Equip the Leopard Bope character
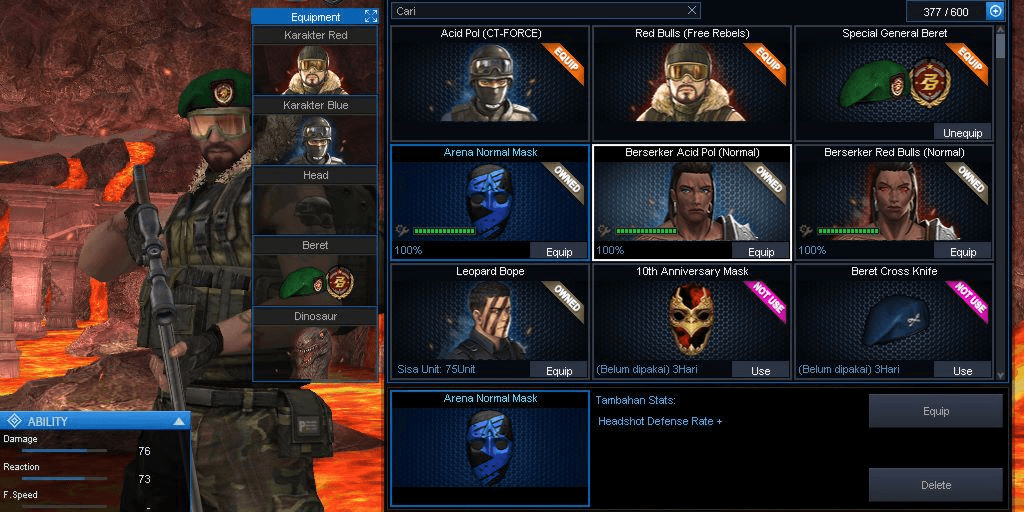The width and height of the screenshot is (1024, 512). (559, 370)
